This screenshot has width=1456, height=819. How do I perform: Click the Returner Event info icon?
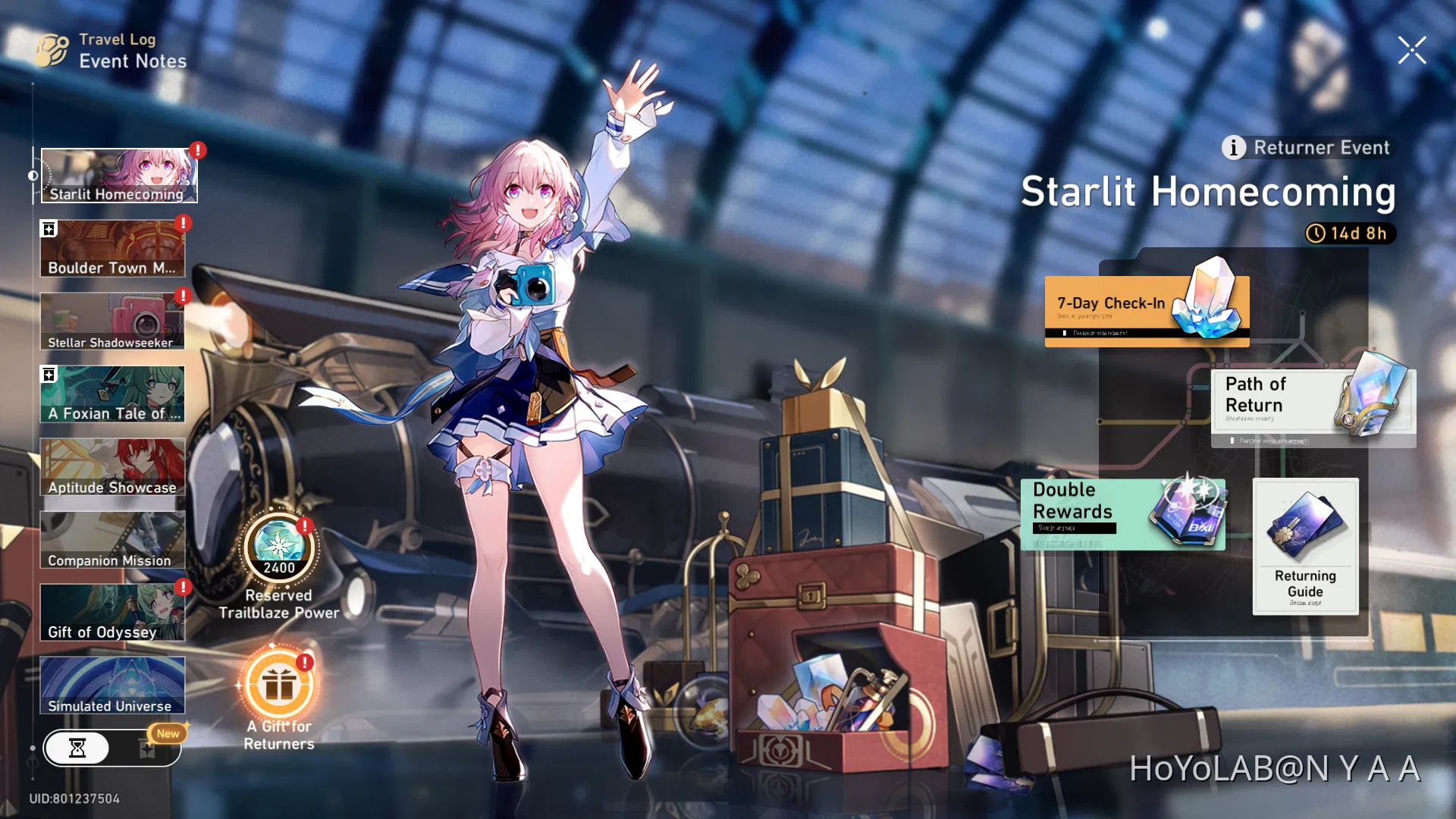[x=1232, y=148]
